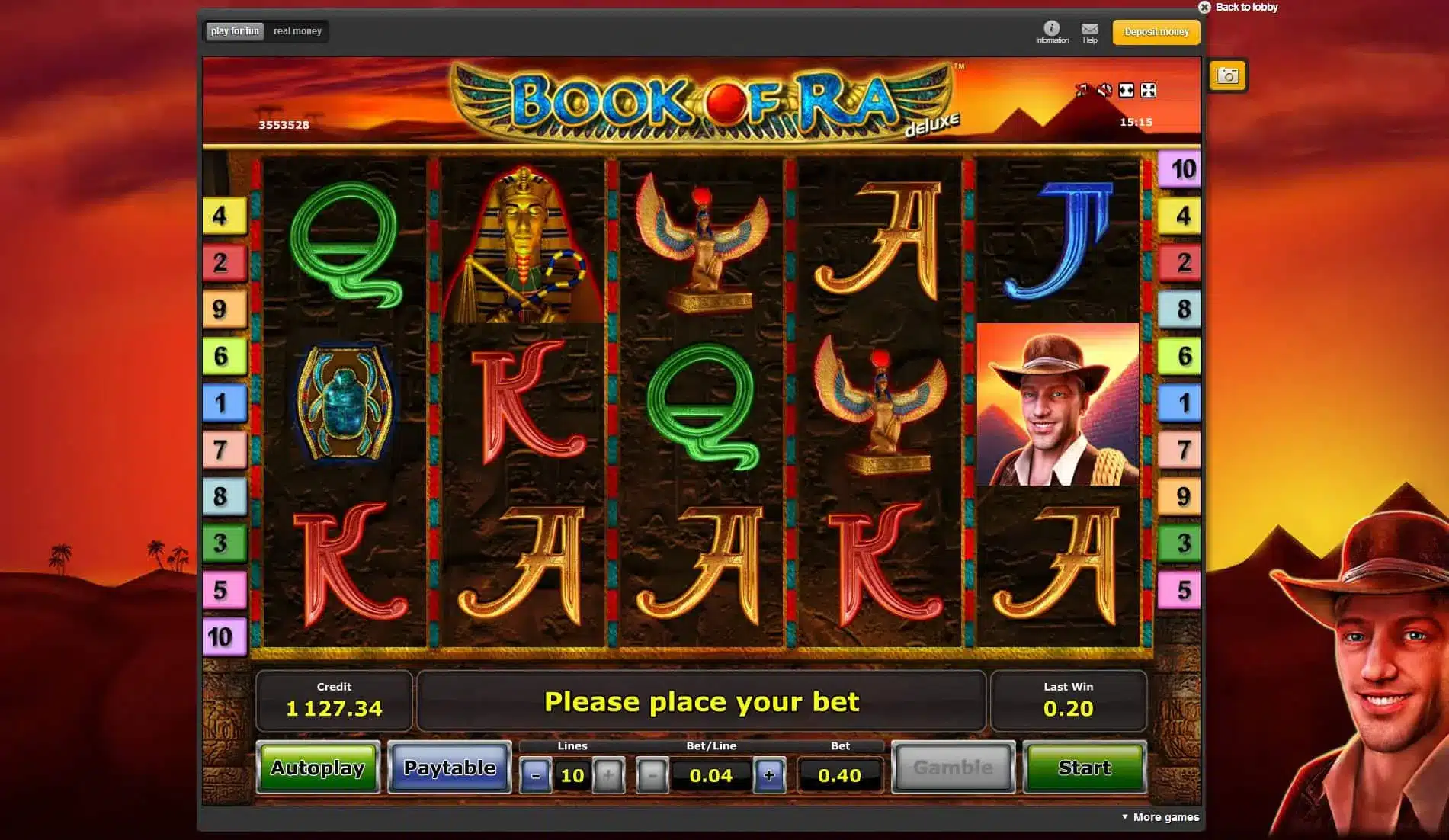Increase Bet/Line with the plus stepper

click(x=770, y=775)
